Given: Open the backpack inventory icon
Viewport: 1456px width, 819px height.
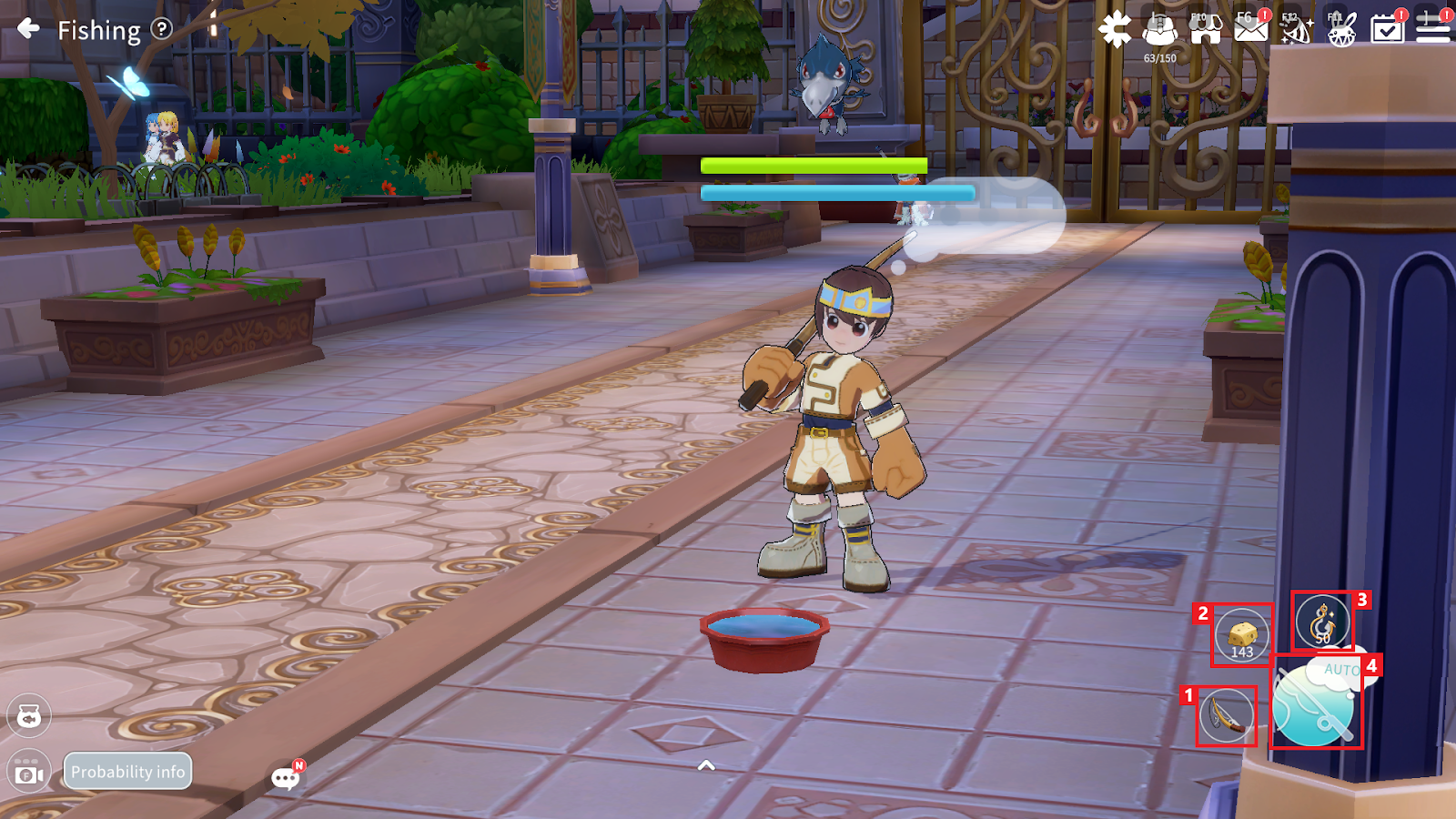Looking at the screenshot, I should [x=1159, y=30].
